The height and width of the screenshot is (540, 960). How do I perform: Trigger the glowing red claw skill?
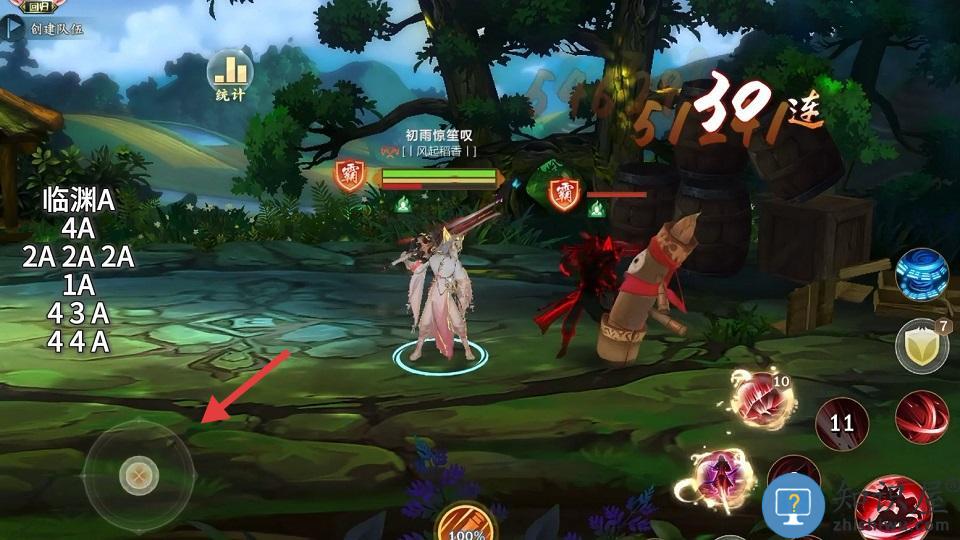click(762, 399)
